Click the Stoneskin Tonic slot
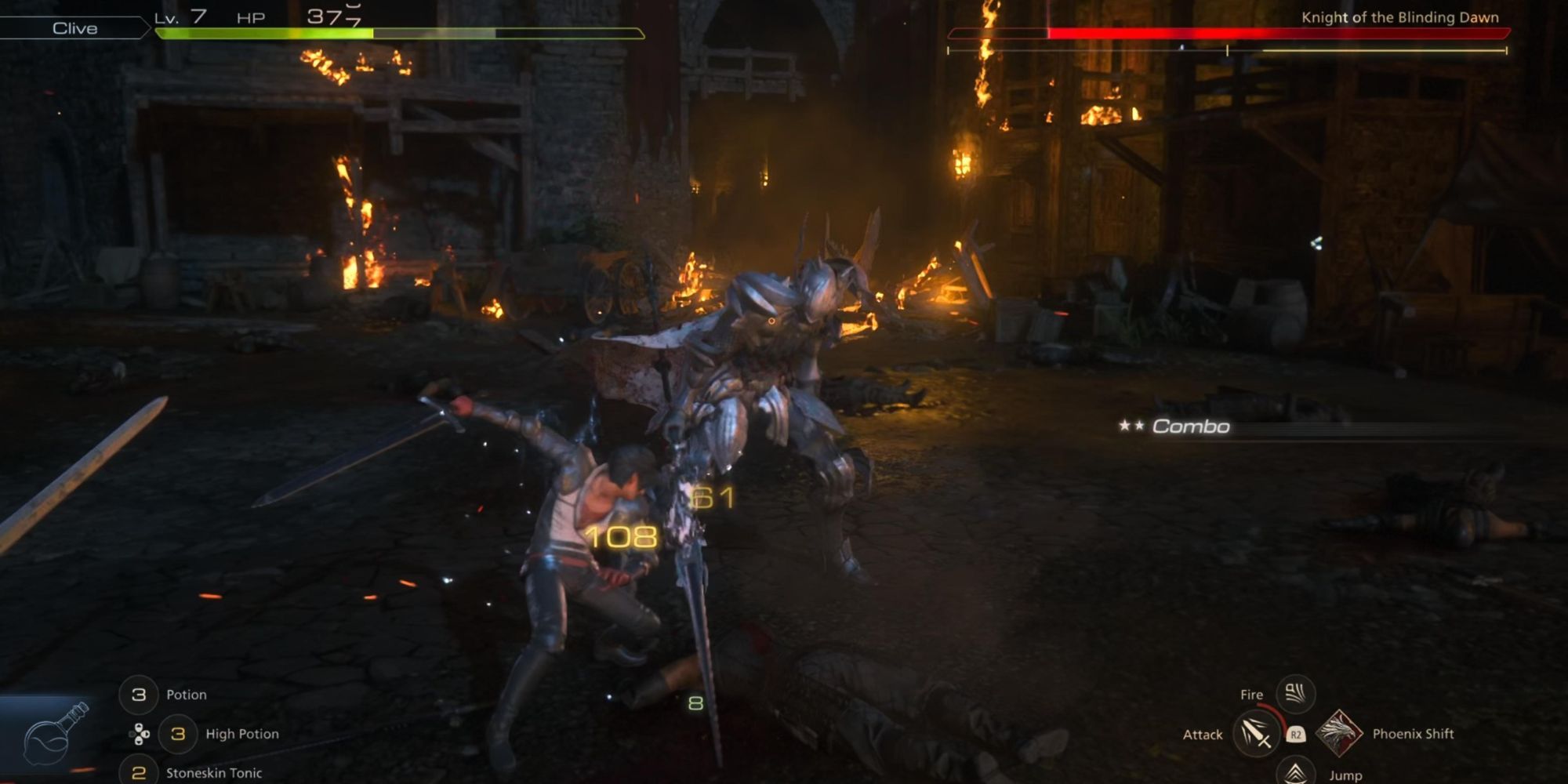 point(139,773)
